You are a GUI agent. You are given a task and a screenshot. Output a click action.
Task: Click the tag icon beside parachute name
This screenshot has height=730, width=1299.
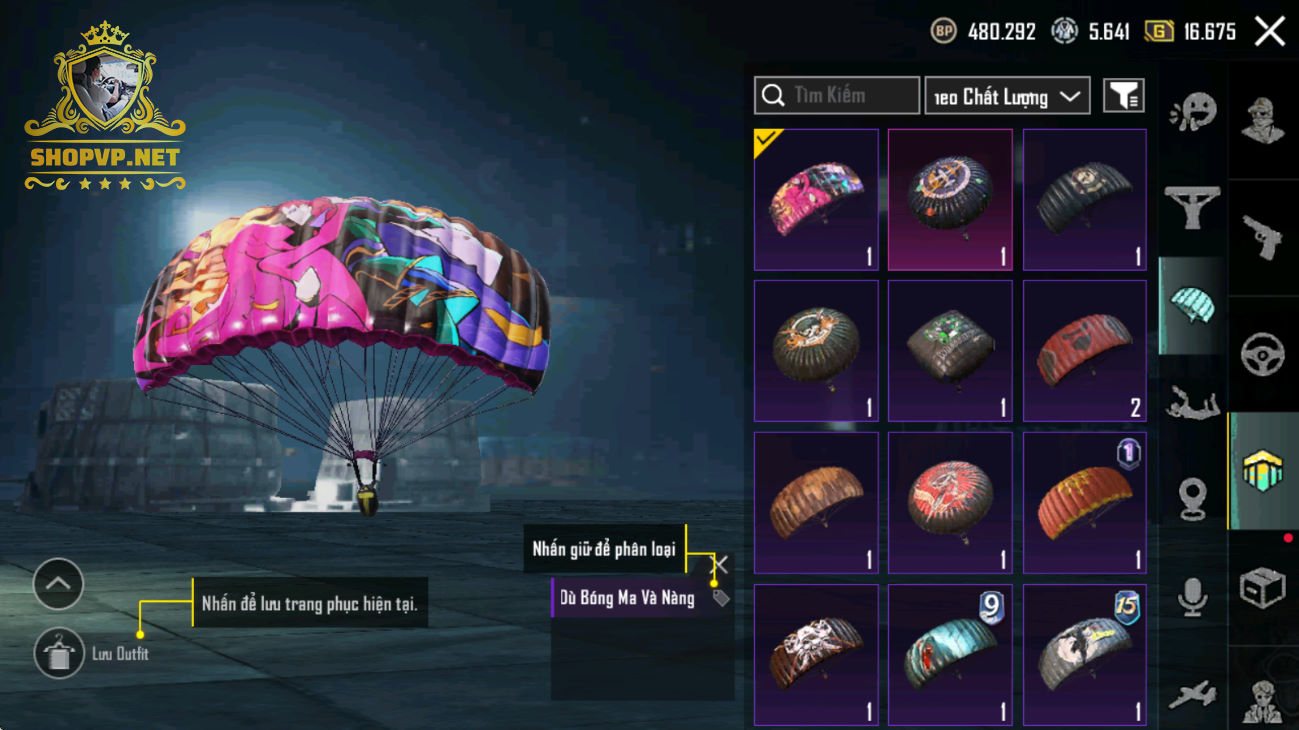tap(720, 598)
